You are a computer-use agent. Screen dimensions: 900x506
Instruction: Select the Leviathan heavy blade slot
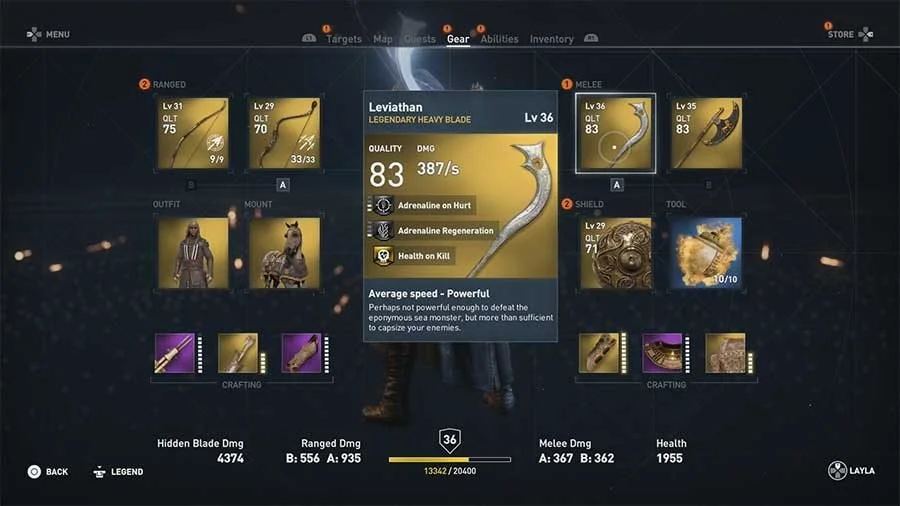pos(615,133)
